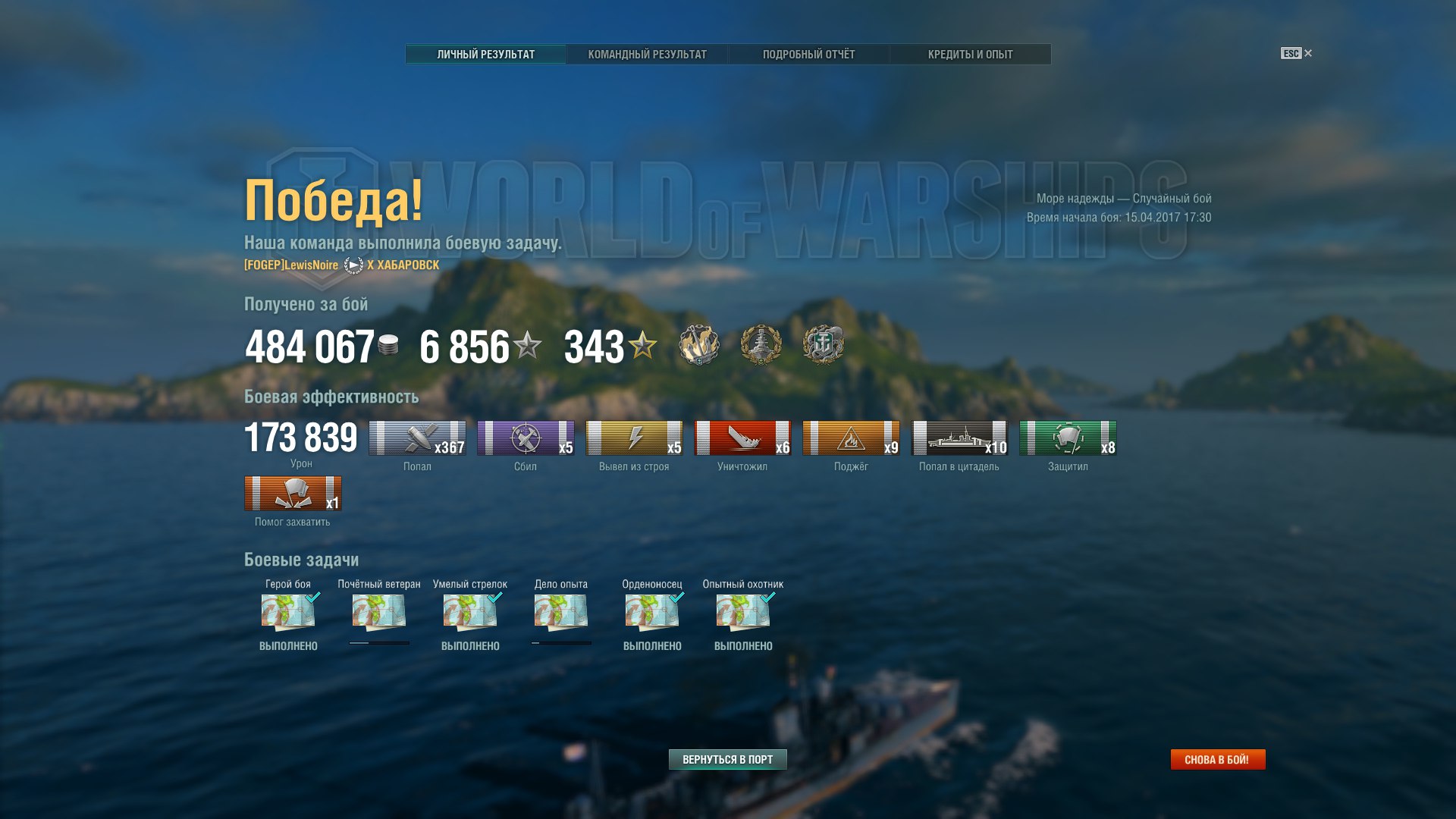View the Почётный ветеран mission
1456x819 pixels.
(379, 612)
